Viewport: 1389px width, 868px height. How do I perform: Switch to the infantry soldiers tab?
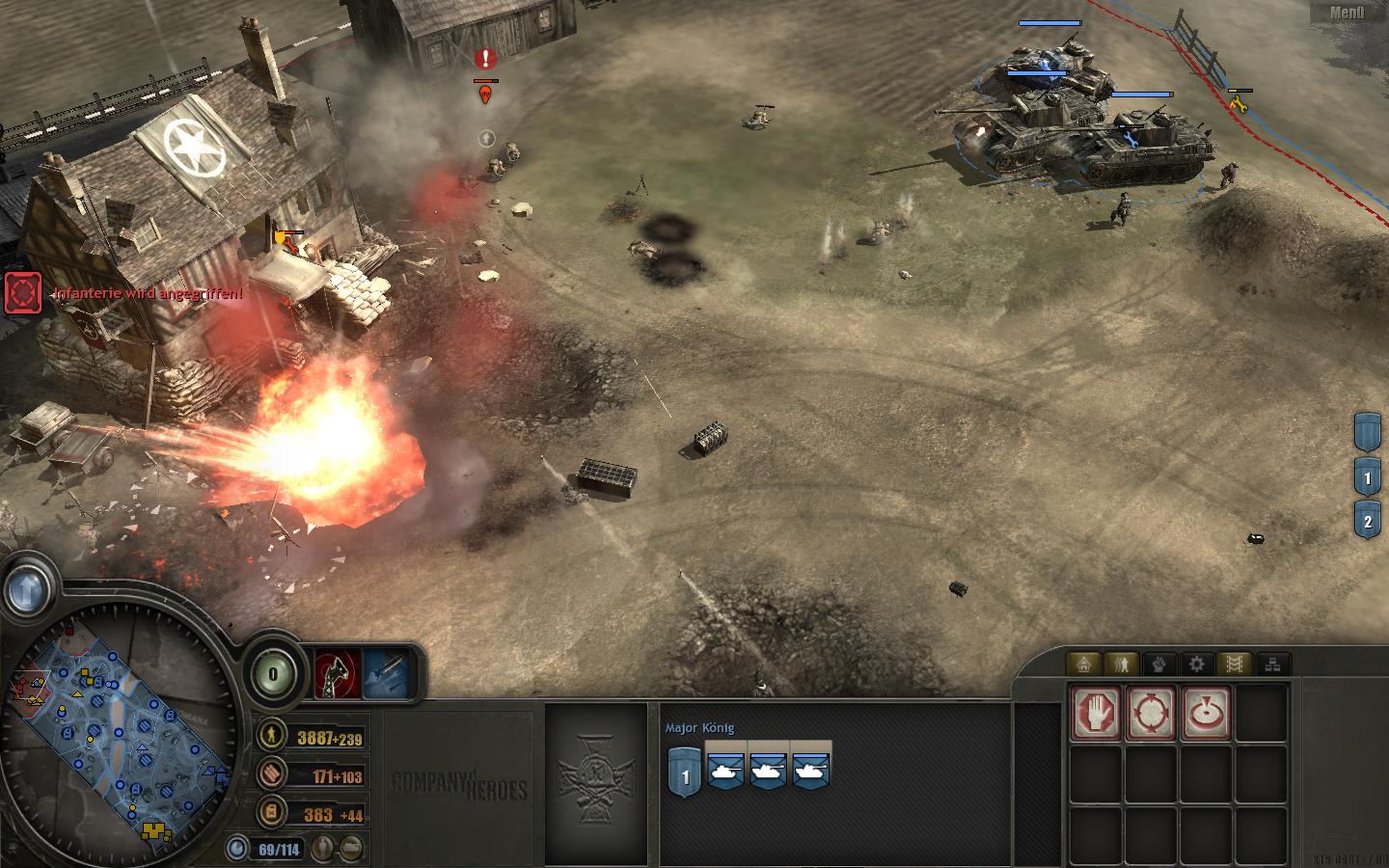(x=1122, y=664)
